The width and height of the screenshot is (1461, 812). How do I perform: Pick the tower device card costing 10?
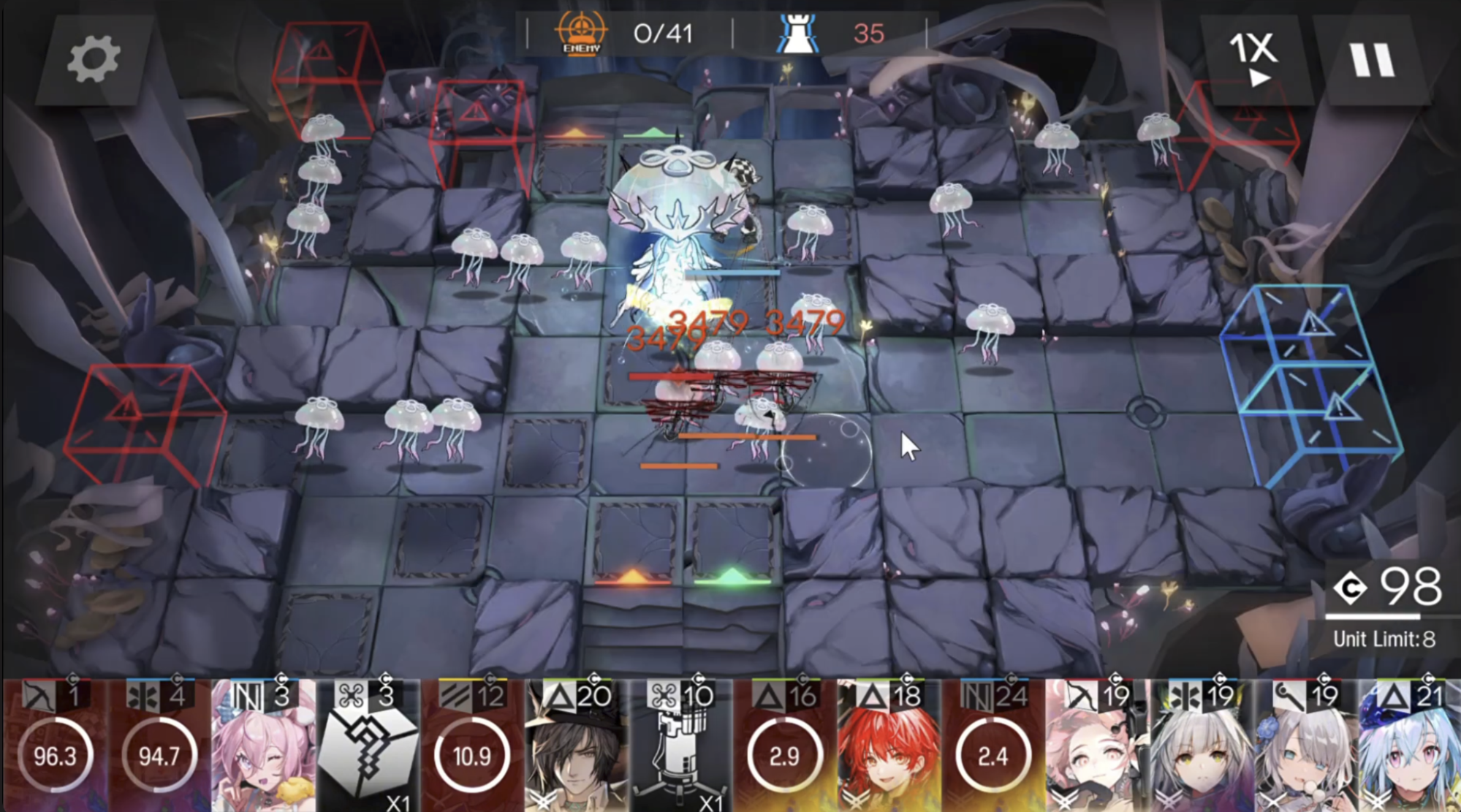coord(680,745)
